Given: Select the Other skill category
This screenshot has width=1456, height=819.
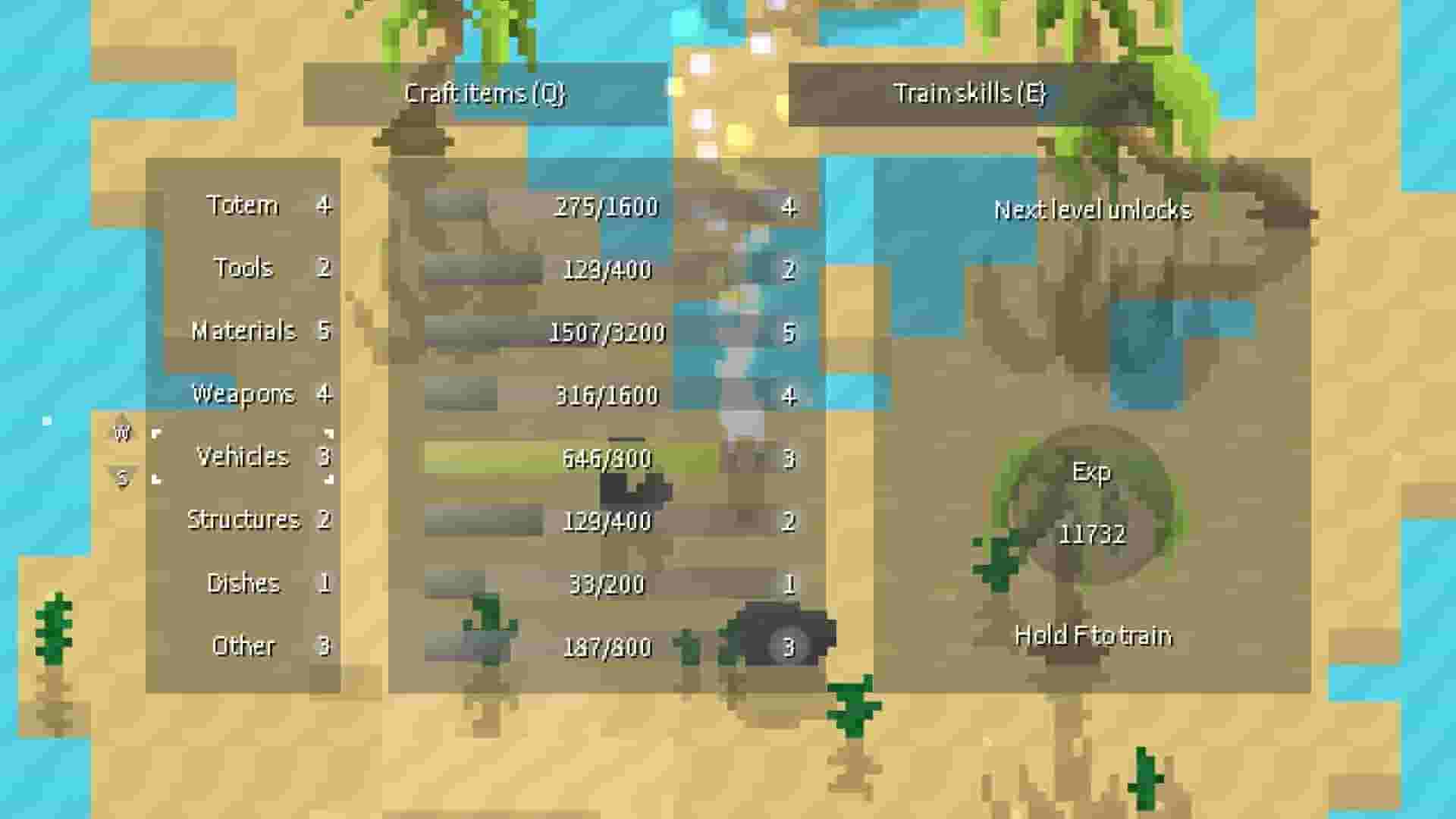Looking at the screenshot, I should (244, 645).
